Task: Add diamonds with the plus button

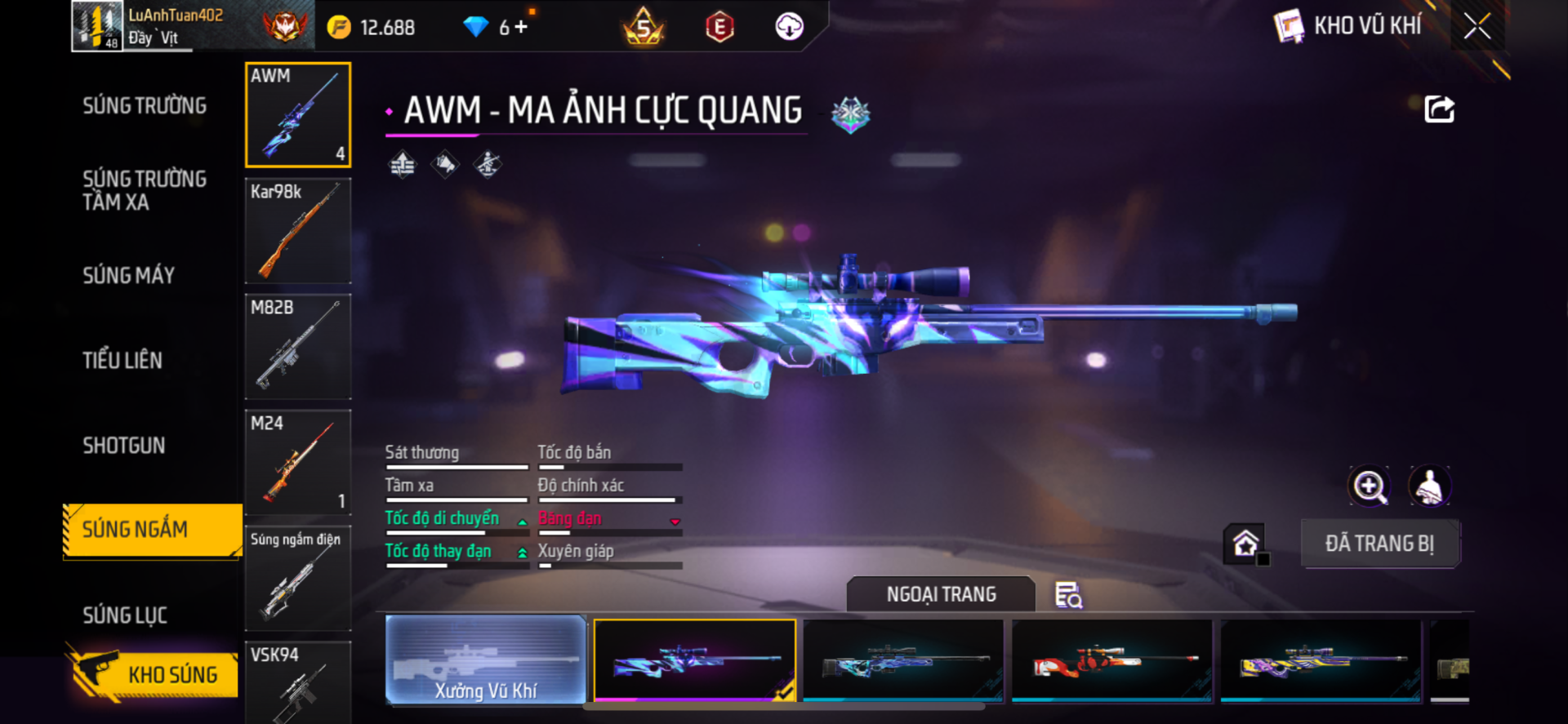Action: 521,27
